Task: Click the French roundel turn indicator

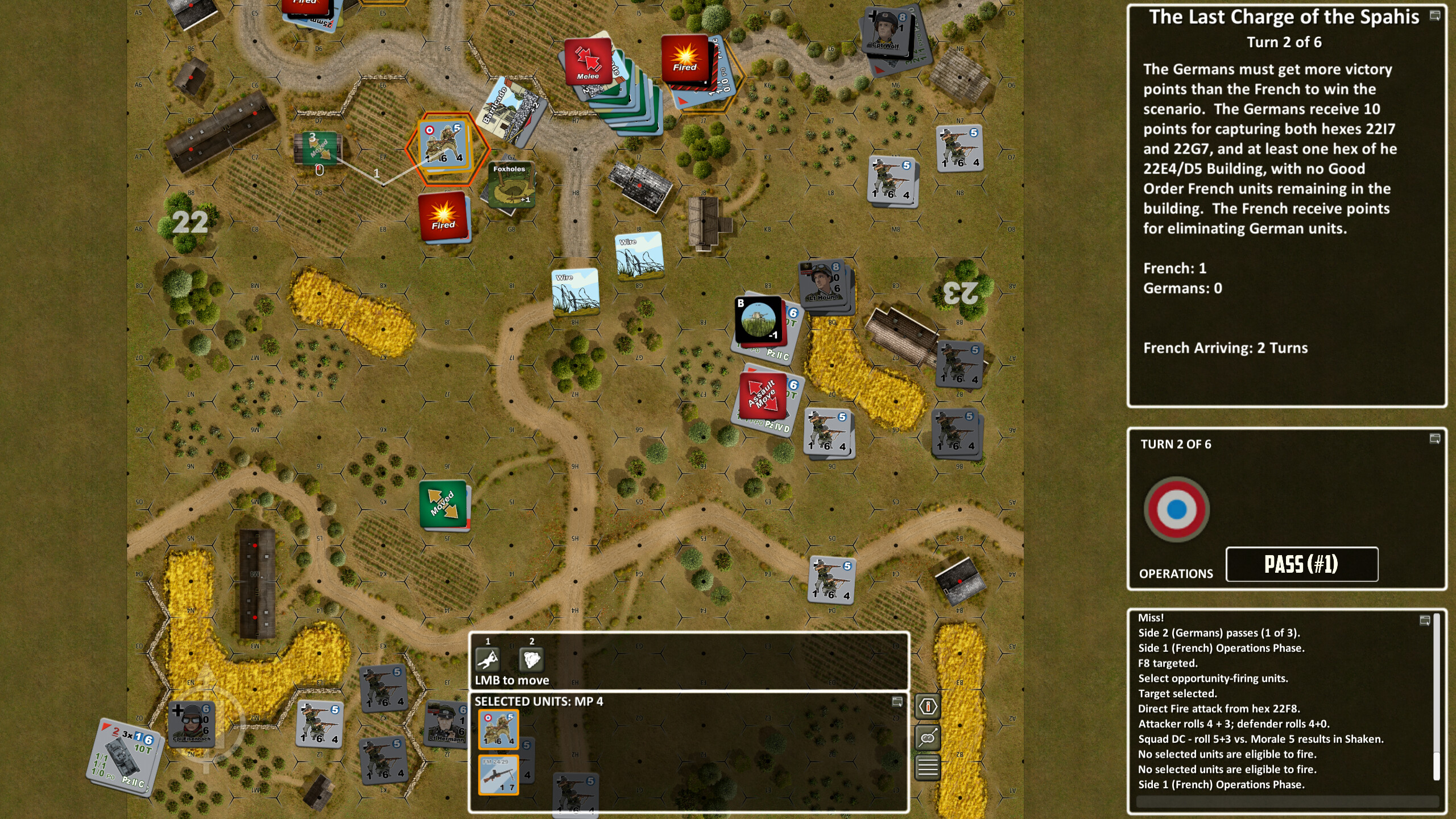Action: (x=1177, y=509)
